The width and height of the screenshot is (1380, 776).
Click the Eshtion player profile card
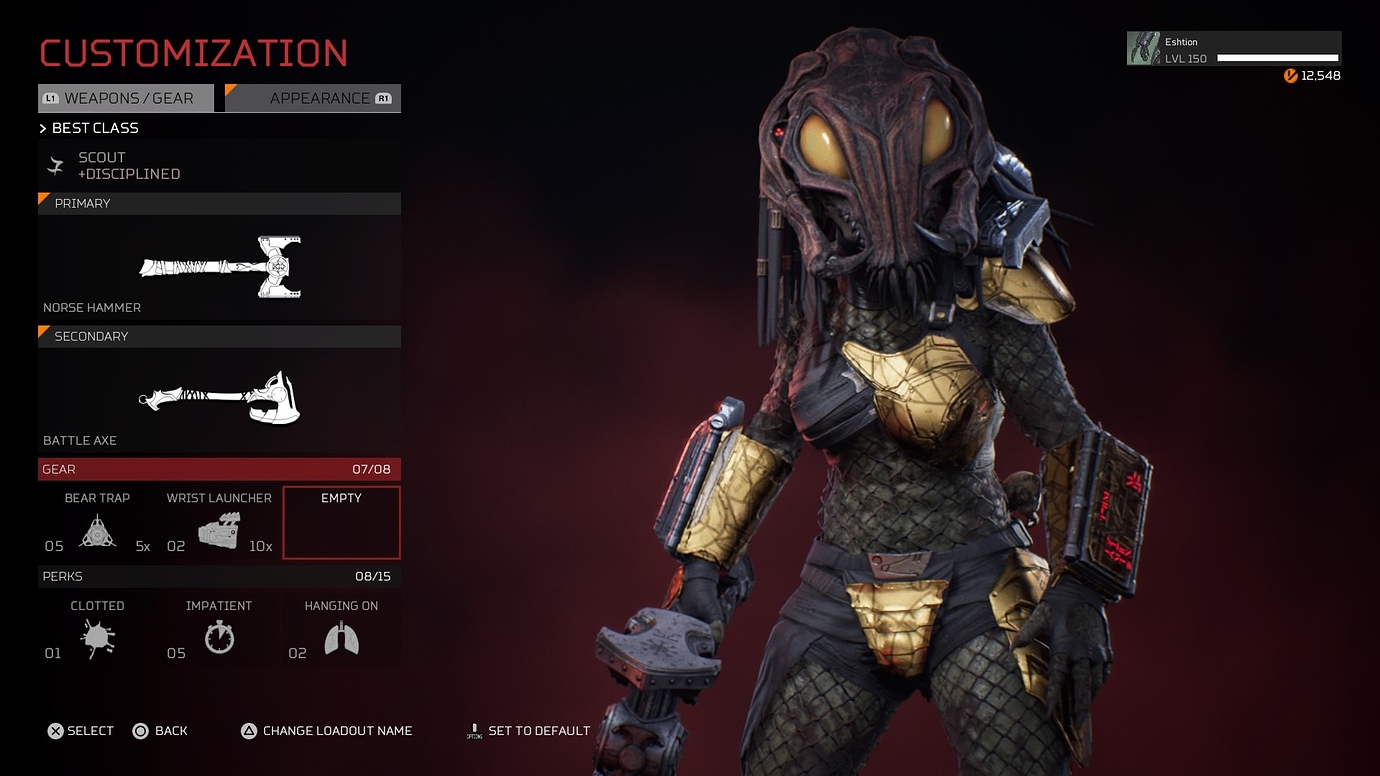pos(1234,49)
